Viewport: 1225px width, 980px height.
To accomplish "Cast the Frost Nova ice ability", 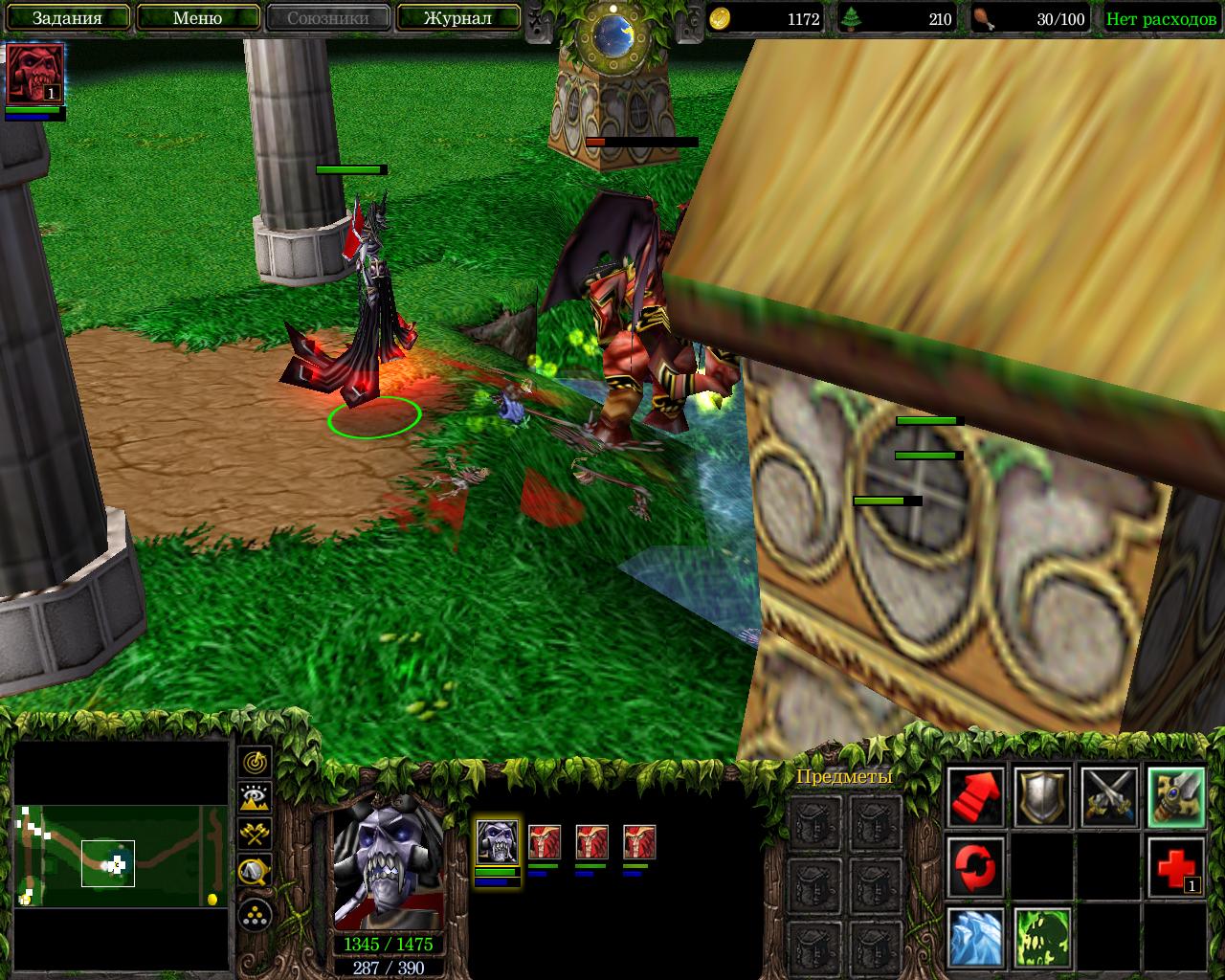I will (x=976, y=938).
